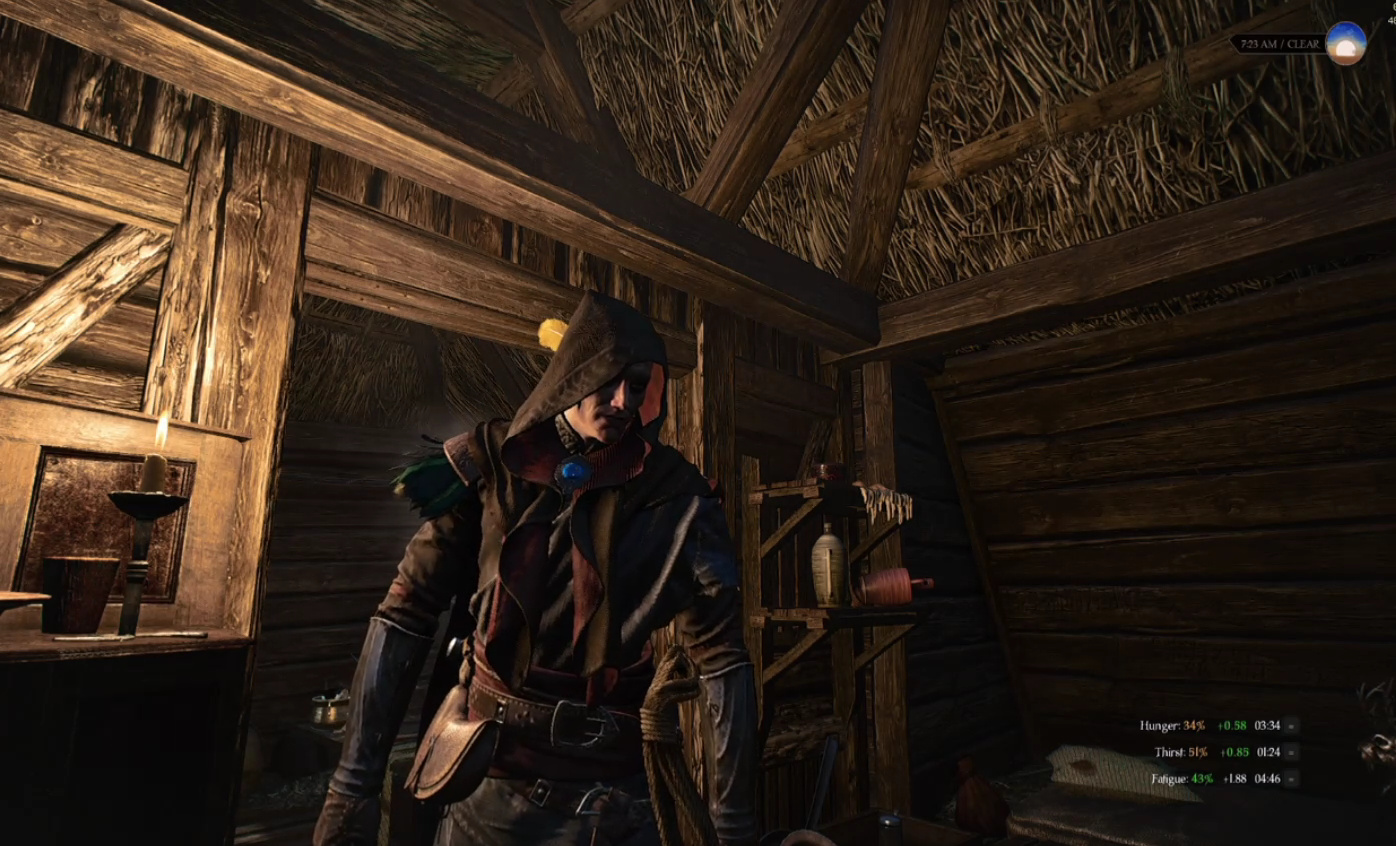Click the minus button beside Hunger
The image size is (1396, 846).
point(1292,726)
